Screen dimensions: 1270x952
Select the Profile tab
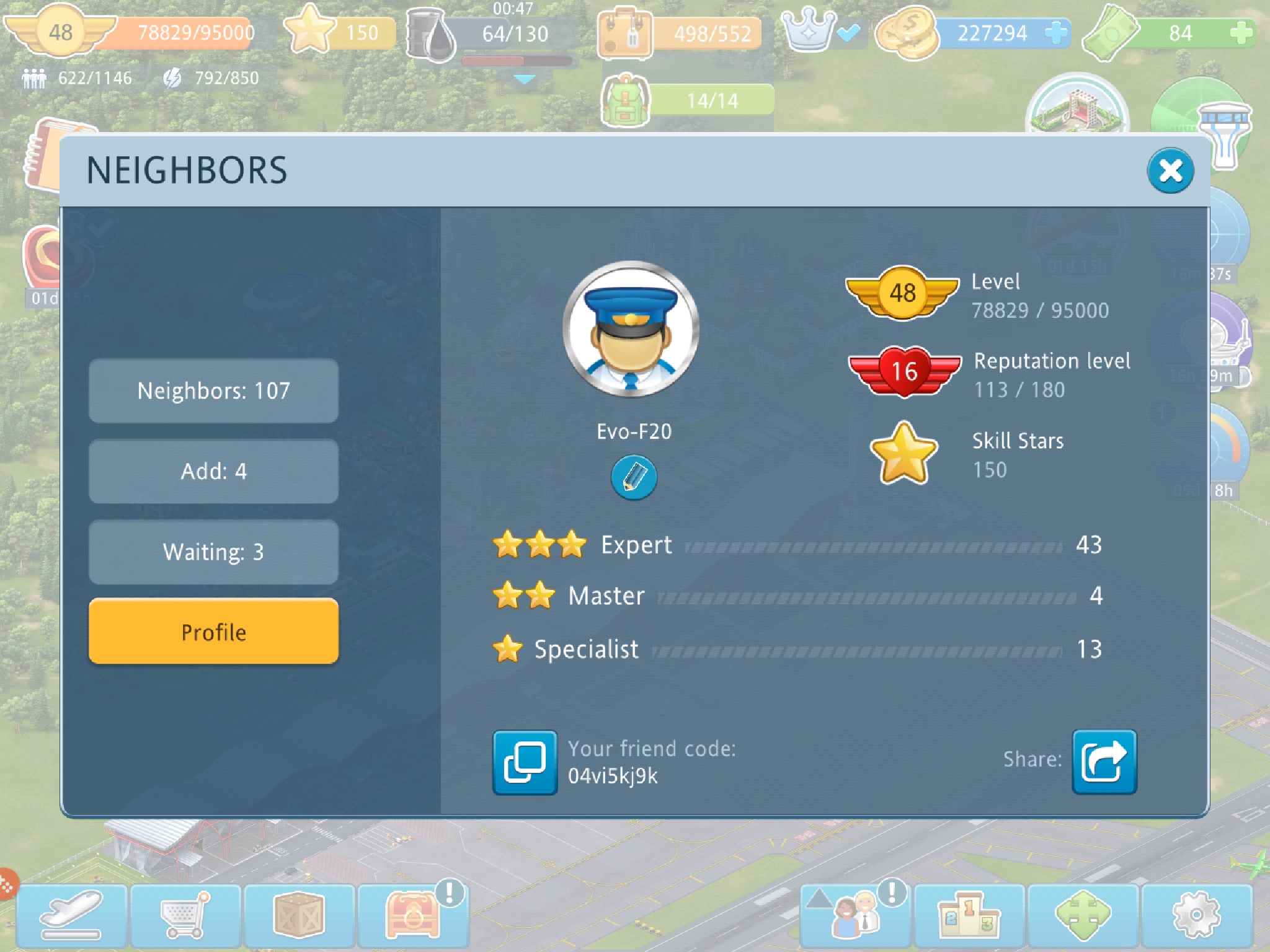(x=213, y=632)
